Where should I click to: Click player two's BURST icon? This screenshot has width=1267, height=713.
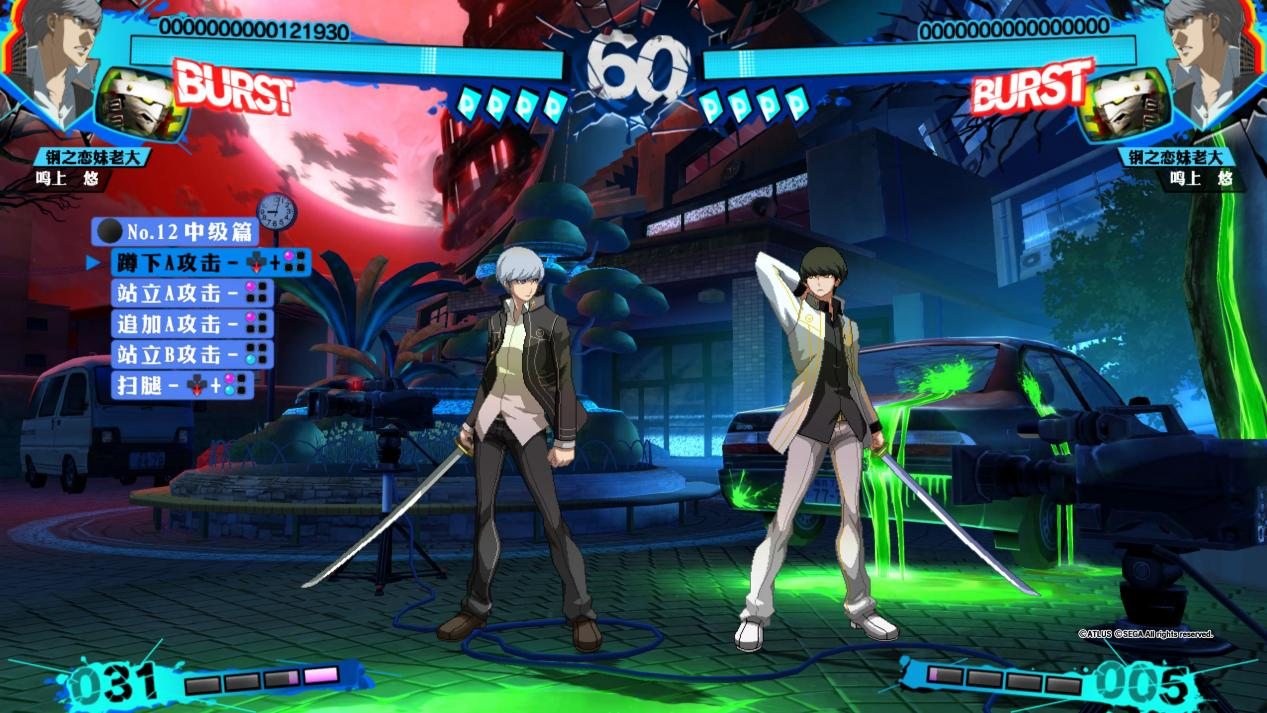click(1032, 87)
